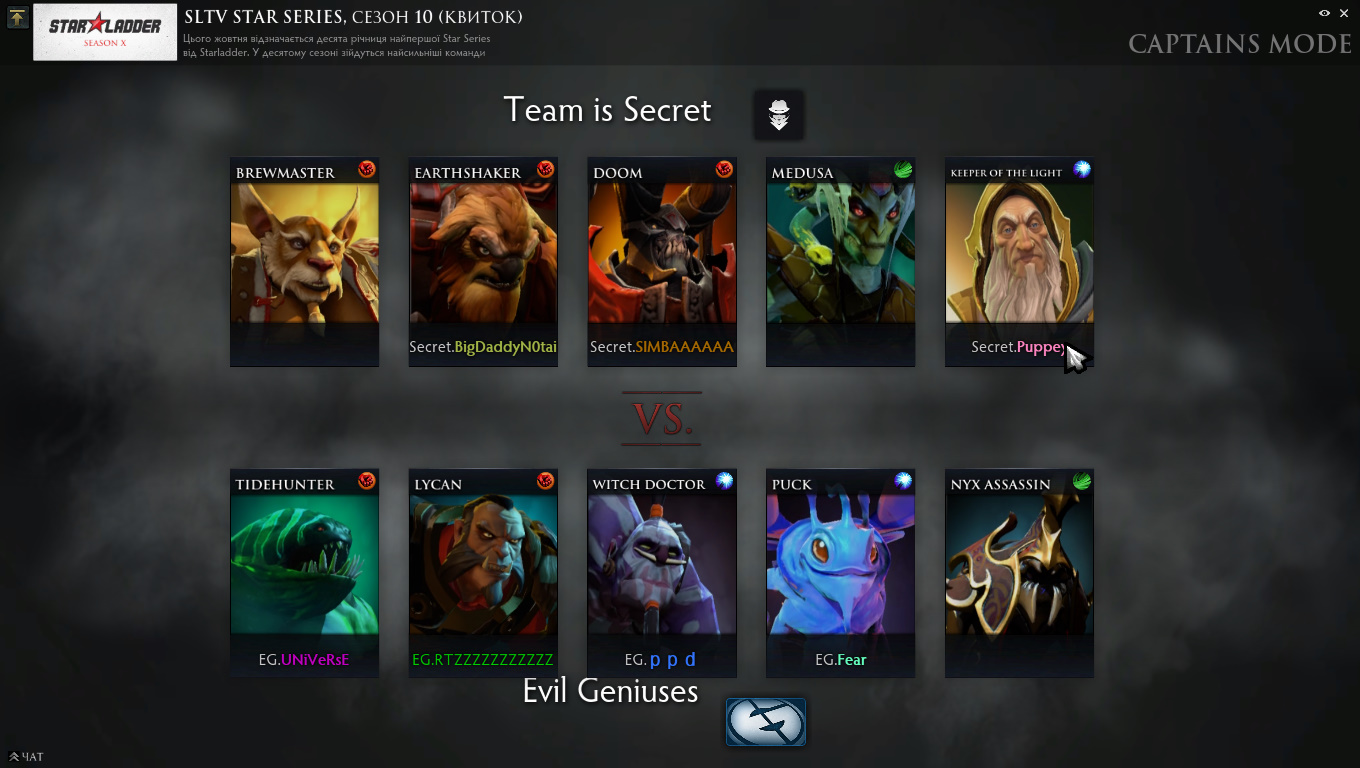
Task: Click the Witch Doctor hero card
Action: coord(662,573)
